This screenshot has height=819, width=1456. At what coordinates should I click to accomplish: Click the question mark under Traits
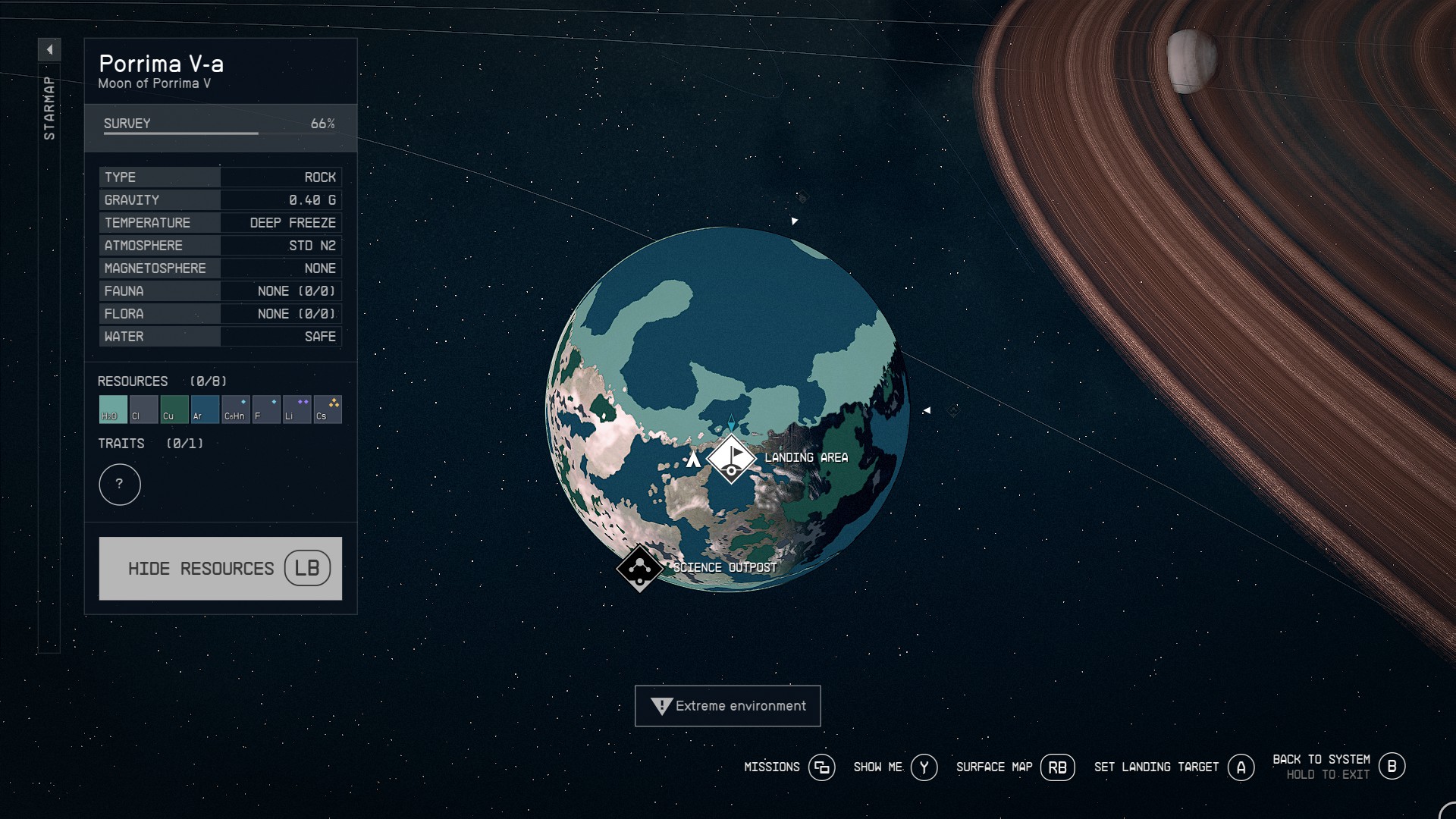119,485
